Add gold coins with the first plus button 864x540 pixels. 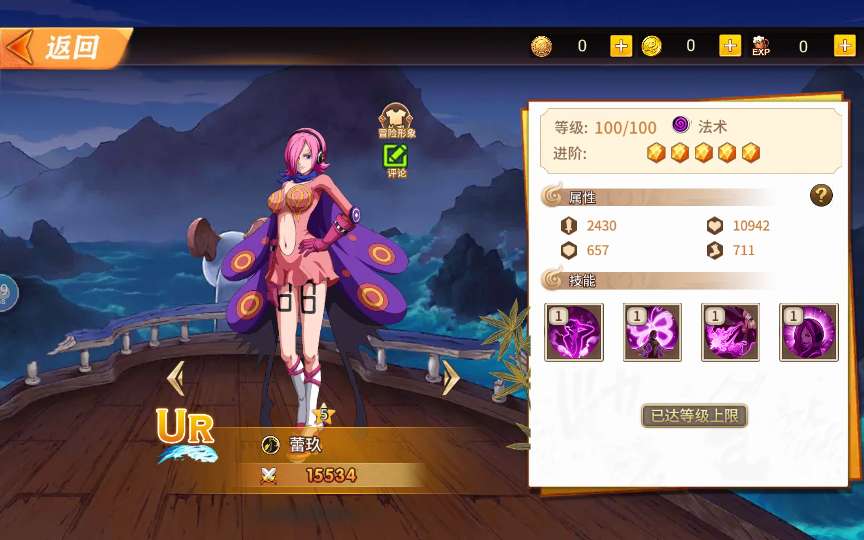(621, 46)
